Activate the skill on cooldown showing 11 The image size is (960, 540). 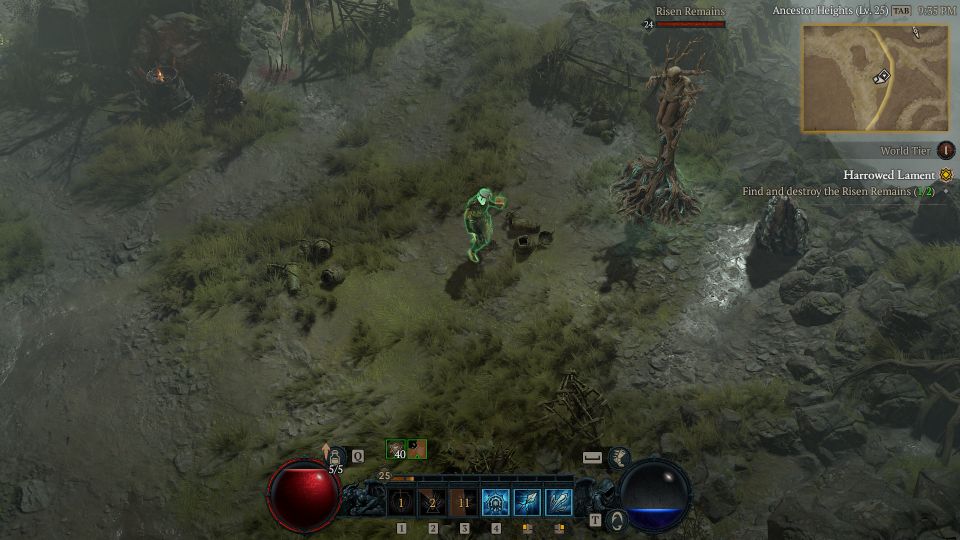tap(464, 502)
